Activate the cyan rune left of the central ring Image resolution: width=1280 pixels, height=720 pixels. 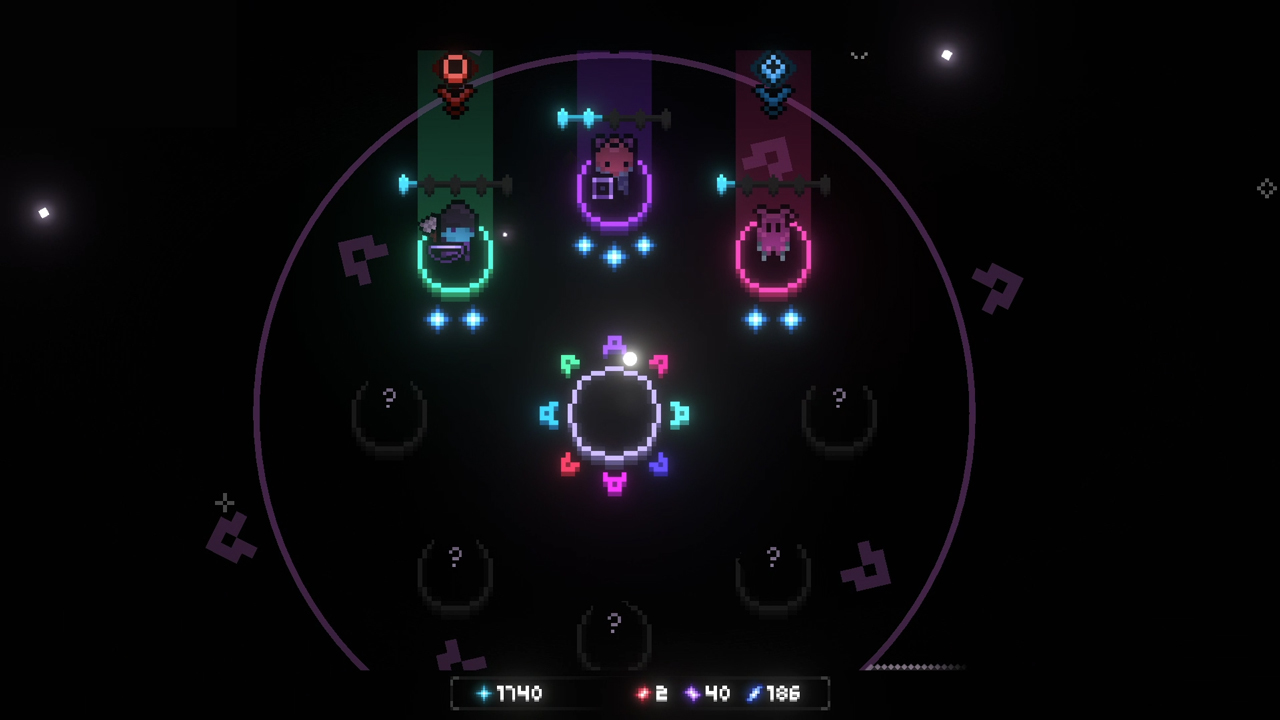click(x=550, y=415)
